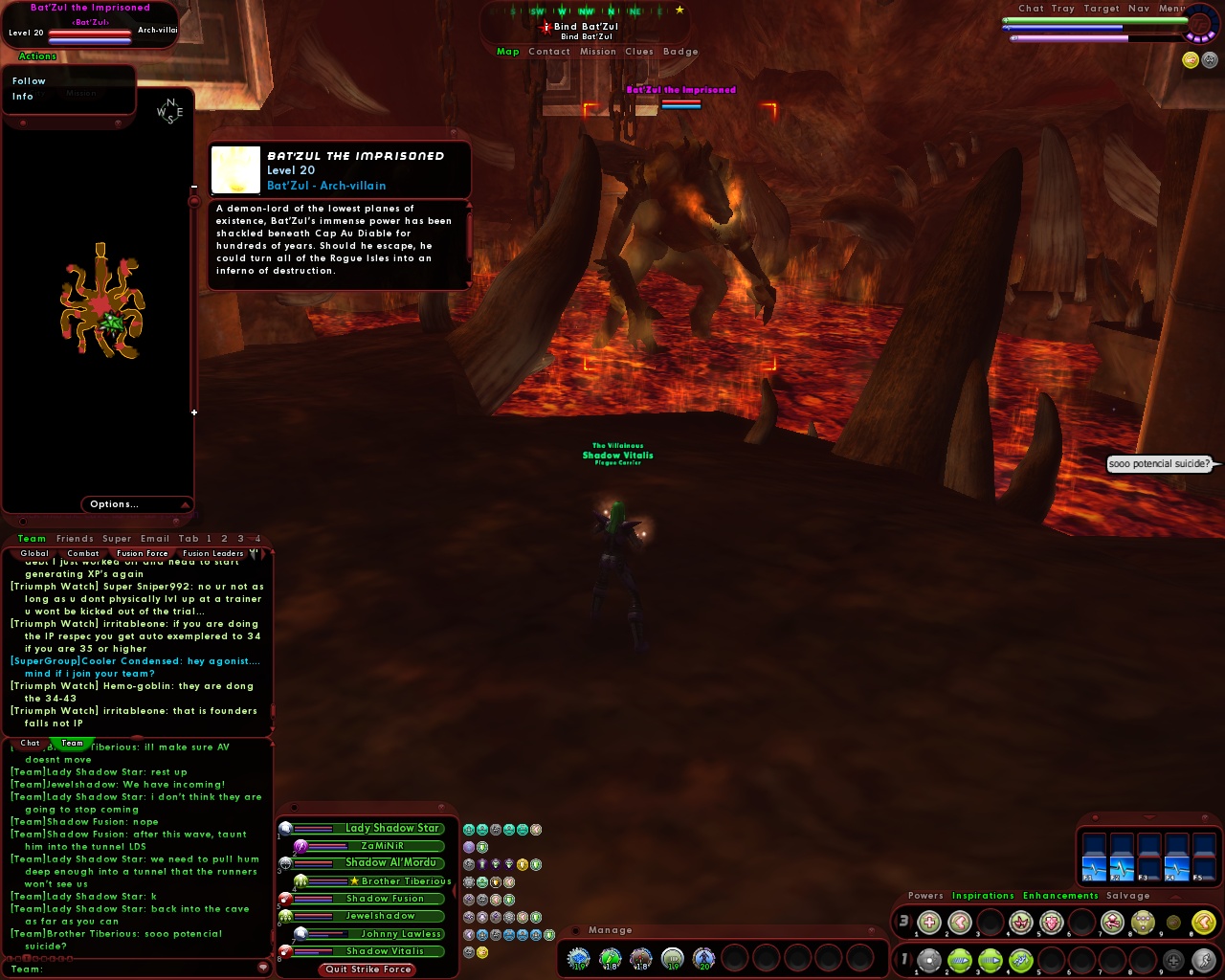Open the Menu from the top-right toolbar
The image size is (1225, 980).
pos(1172,8)
